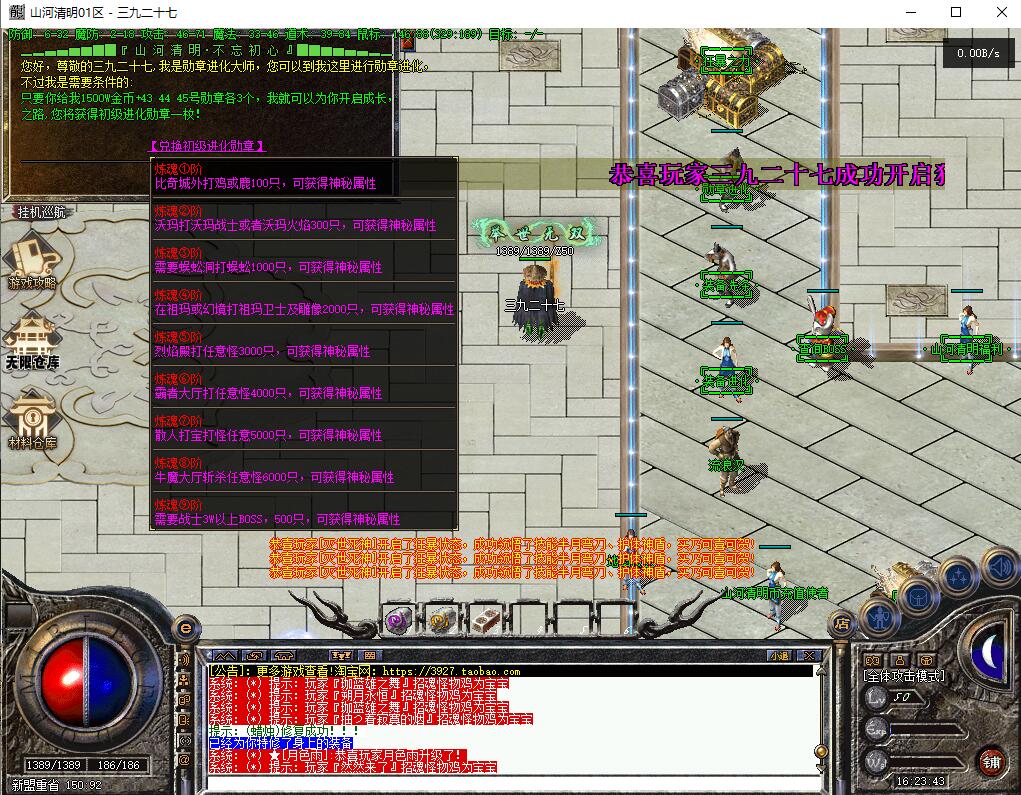The width and height of the screenshot is (1021, 795).
Task: Close the chat panel with its X button
Action: [810, 656]
